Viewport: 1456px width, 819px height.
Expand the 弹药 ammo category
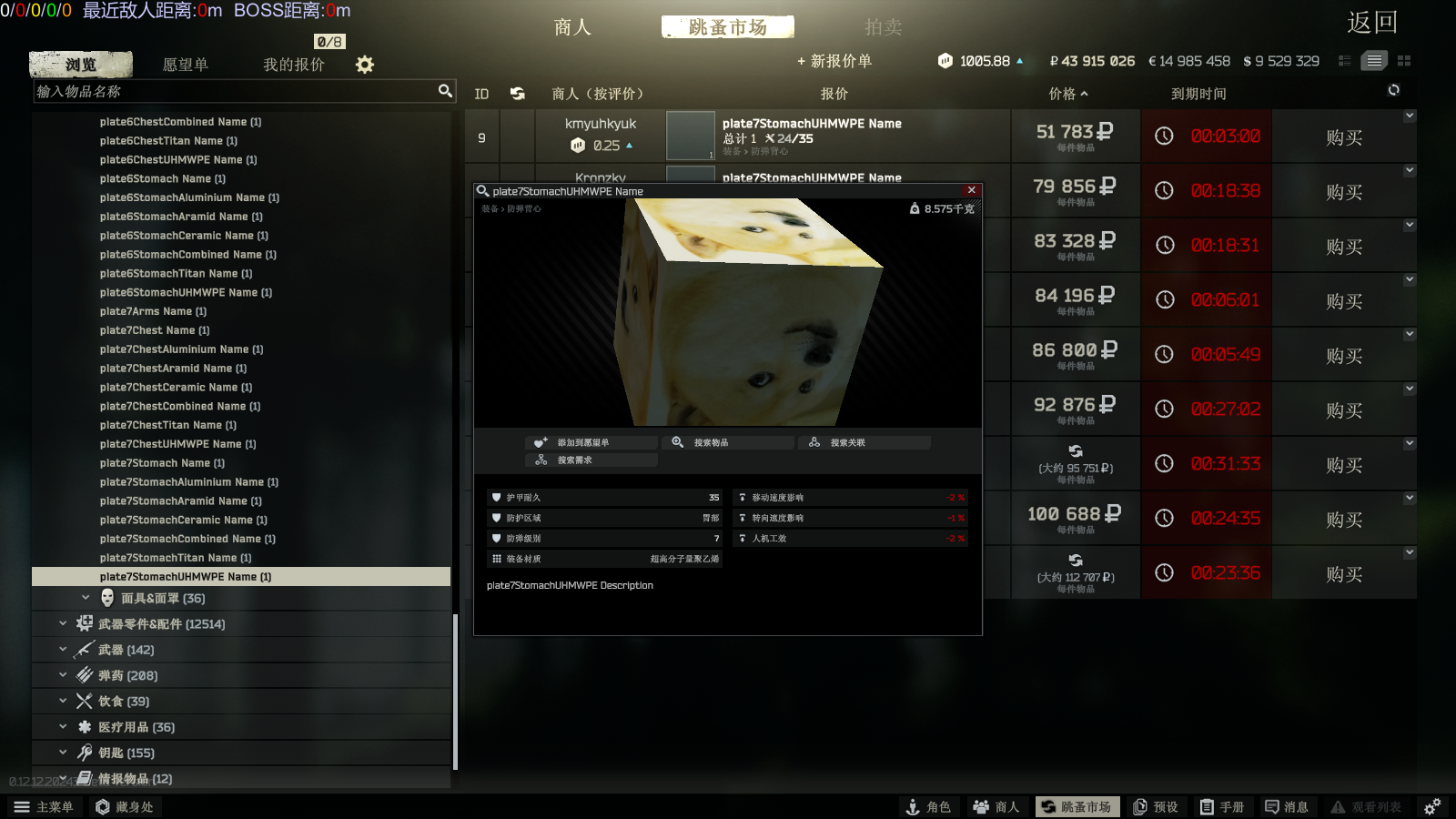(127, 675)
